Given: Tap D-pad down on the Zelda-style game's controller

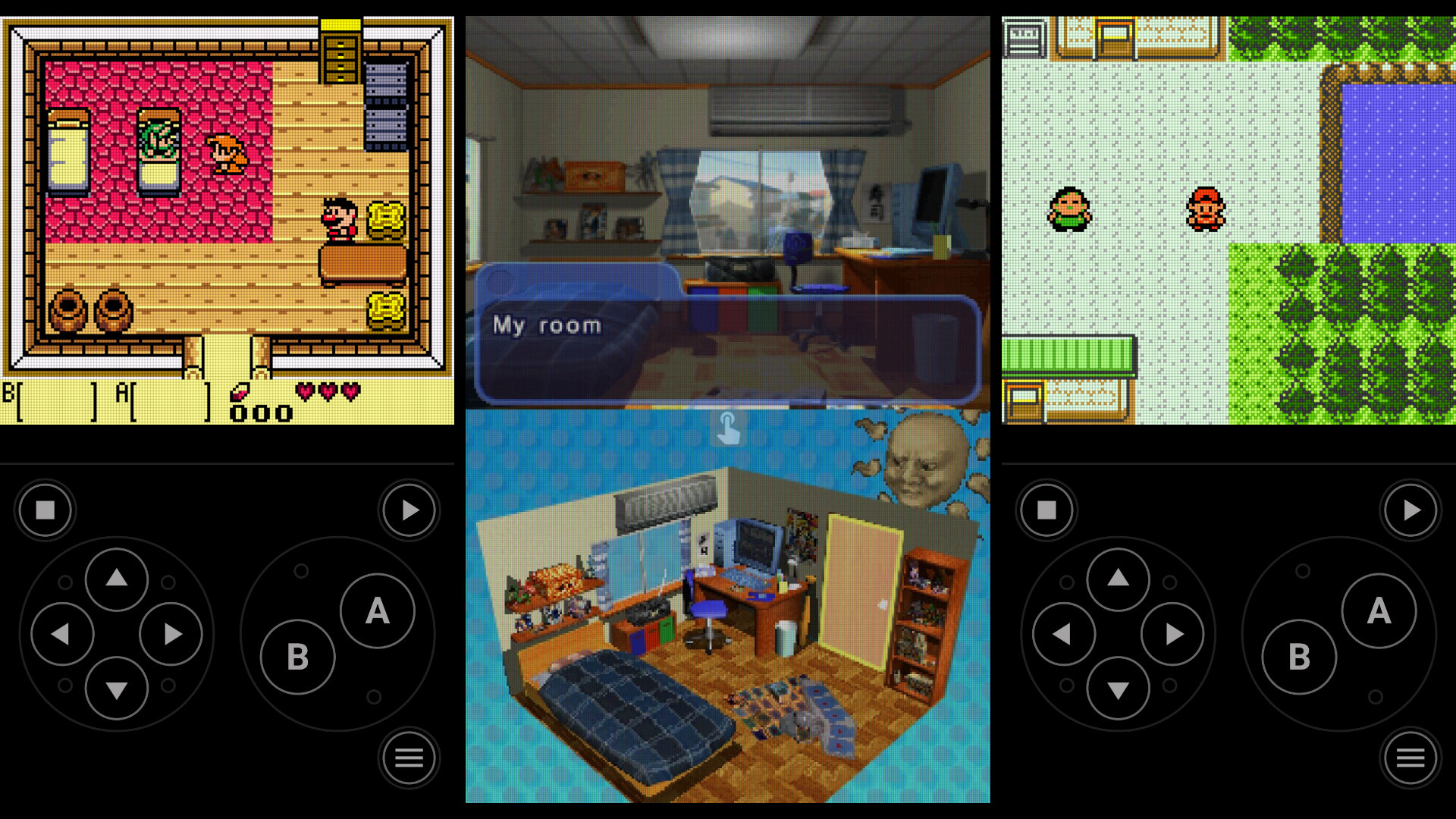Looking at the screenshot, I should click(x=116, y=689).
